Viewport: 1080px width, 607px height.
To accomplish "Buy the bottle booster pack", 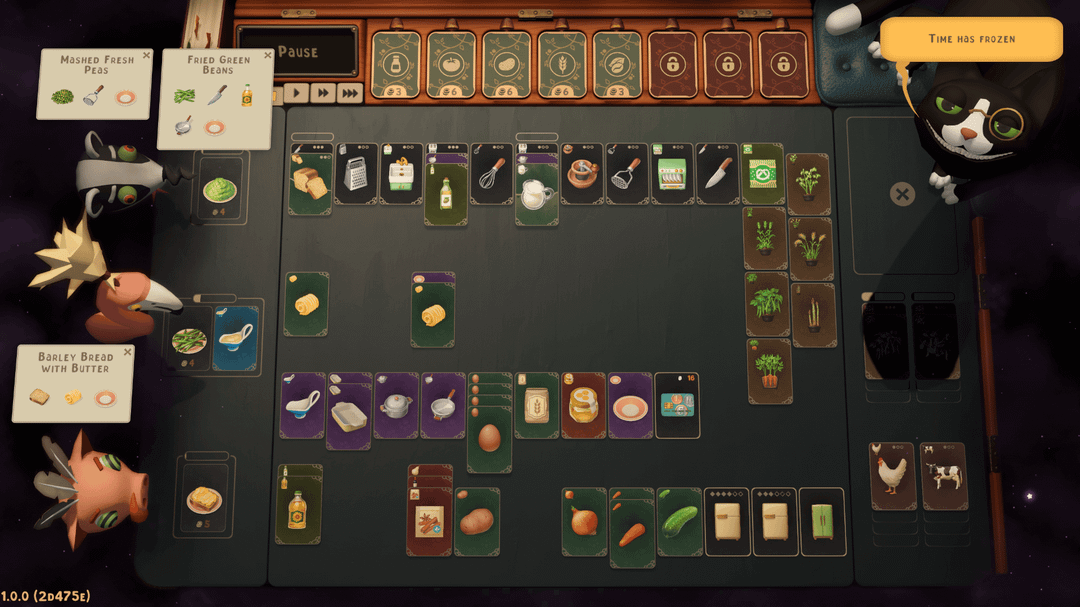I will point(396,62).
